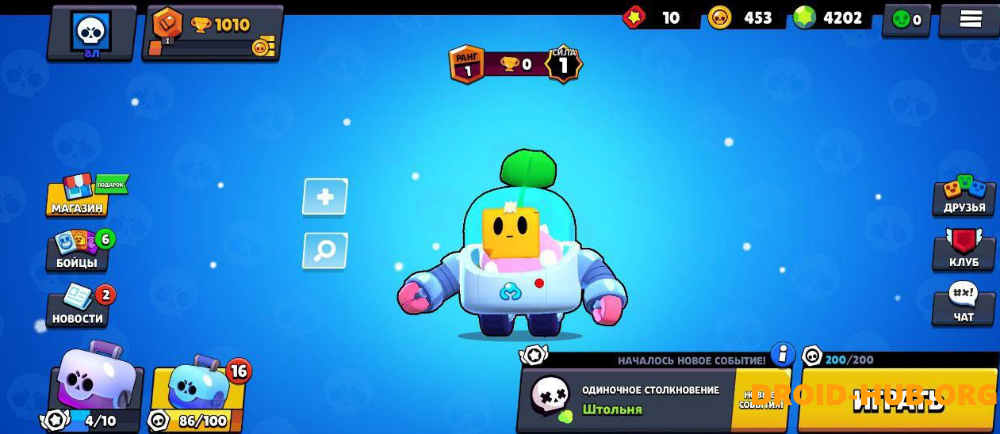Open the player profile avatar
This screenshot has width=1000, height=434.
click(91, 32)
